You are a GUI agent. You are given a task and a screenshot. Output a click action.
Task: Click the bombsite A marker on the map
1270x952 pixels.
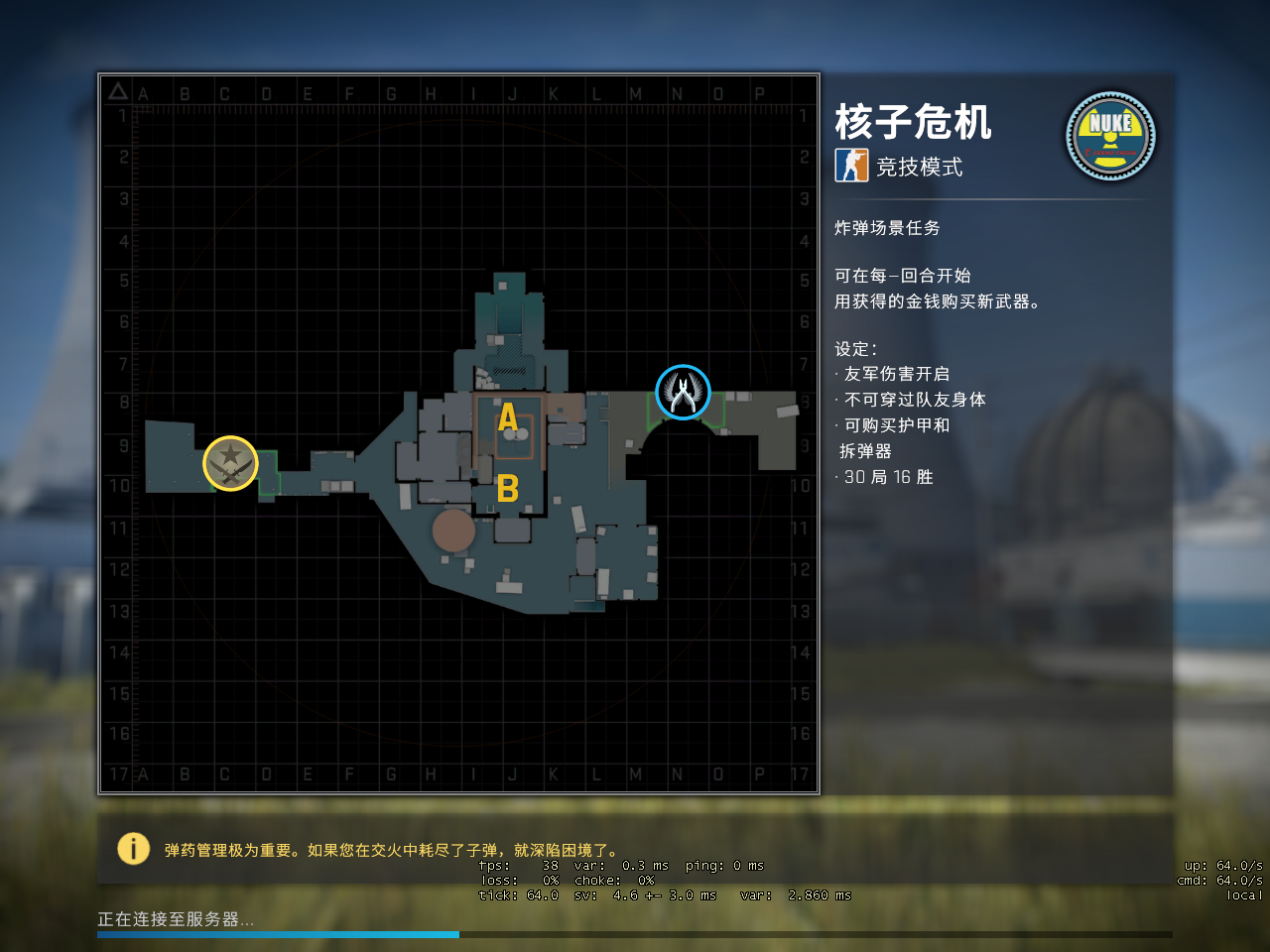[508, 416]
